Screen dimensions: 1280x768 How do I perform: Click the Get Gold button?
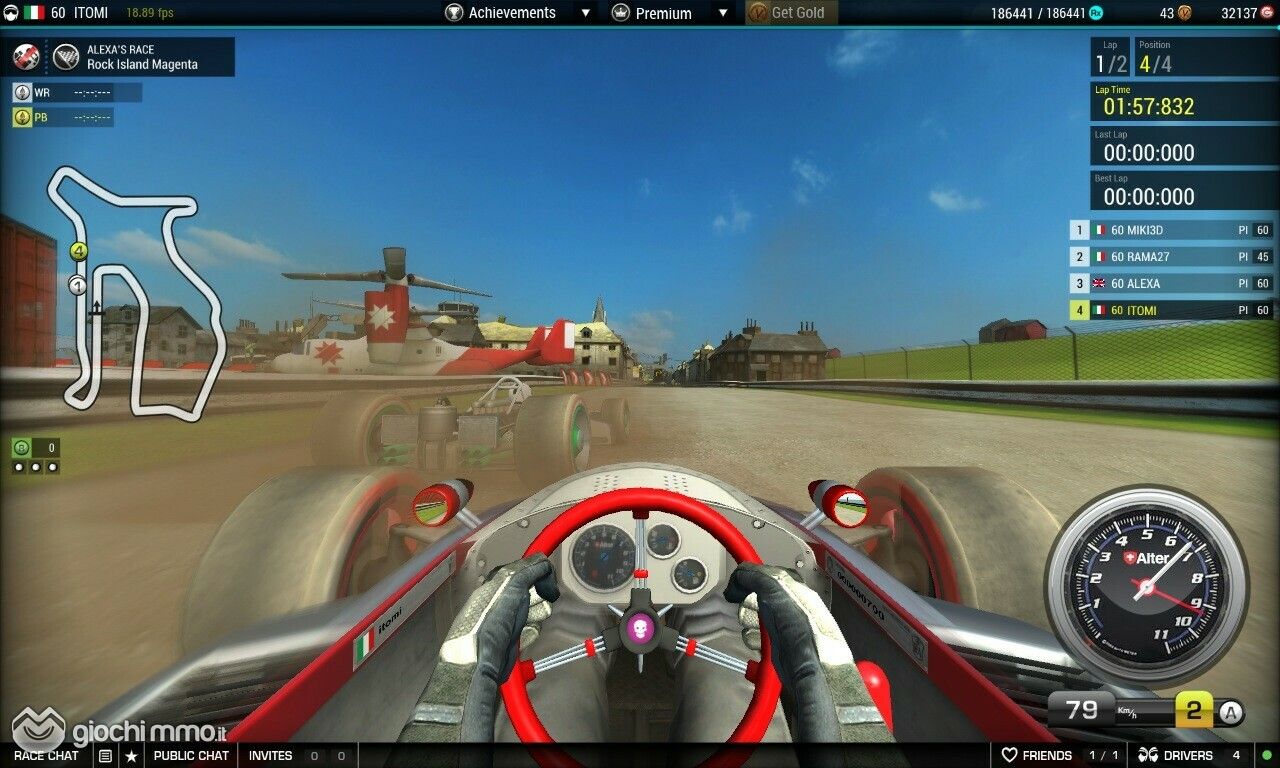792,13
